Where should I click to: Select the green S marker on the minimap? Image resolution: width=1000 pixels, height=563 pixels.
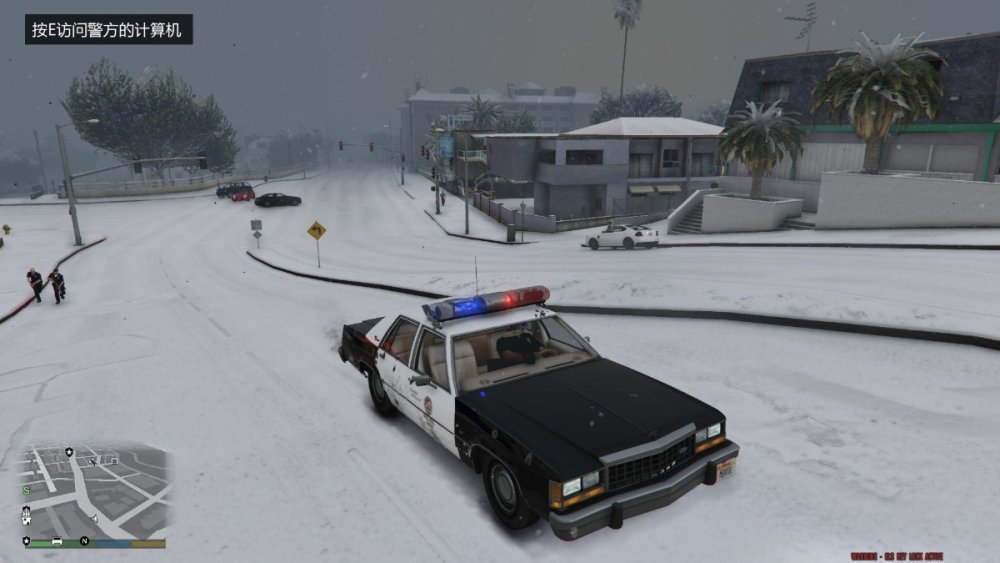point(27,490)
